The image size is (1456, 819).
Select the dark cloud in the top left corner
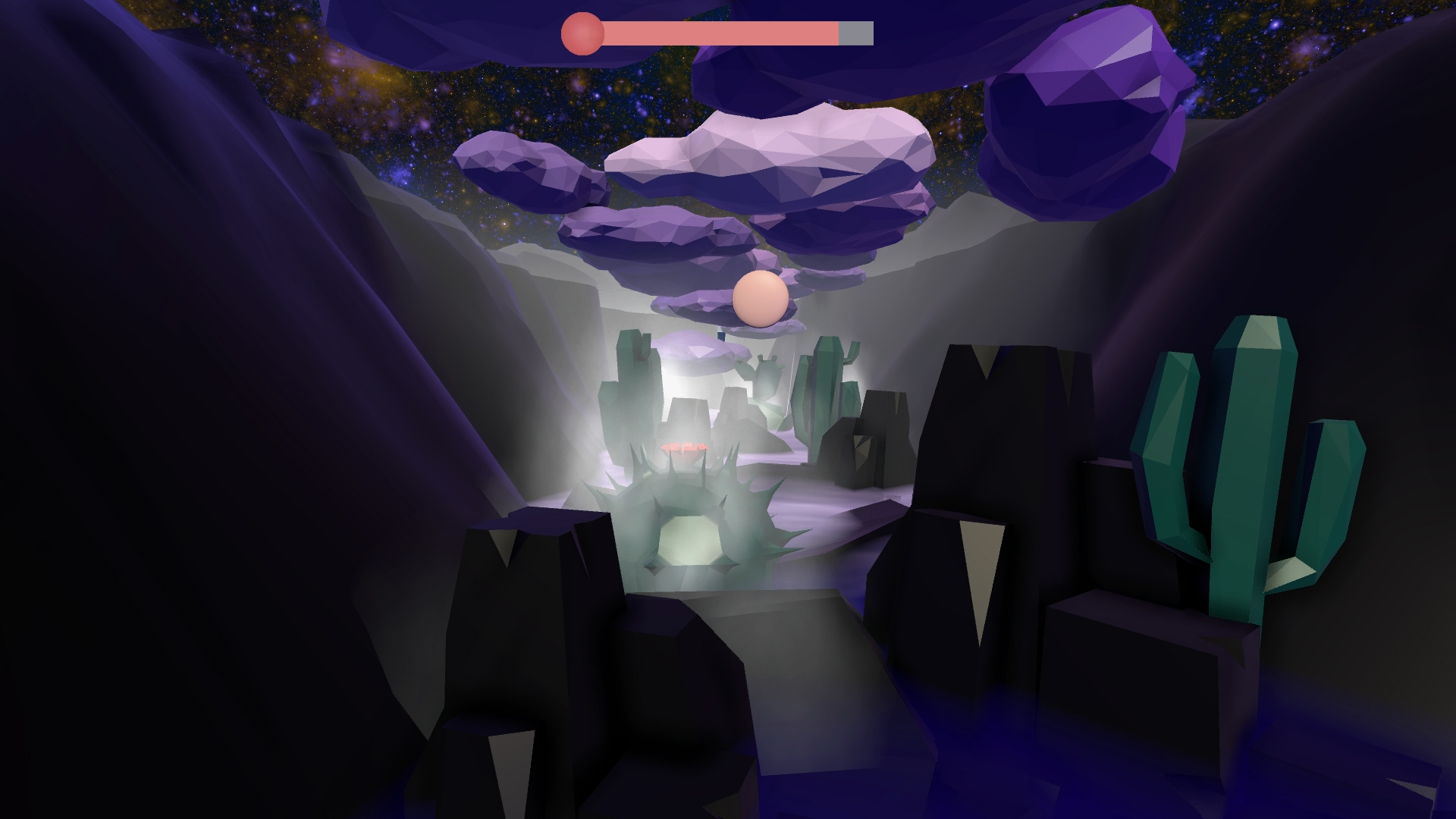tap(190, 45)
